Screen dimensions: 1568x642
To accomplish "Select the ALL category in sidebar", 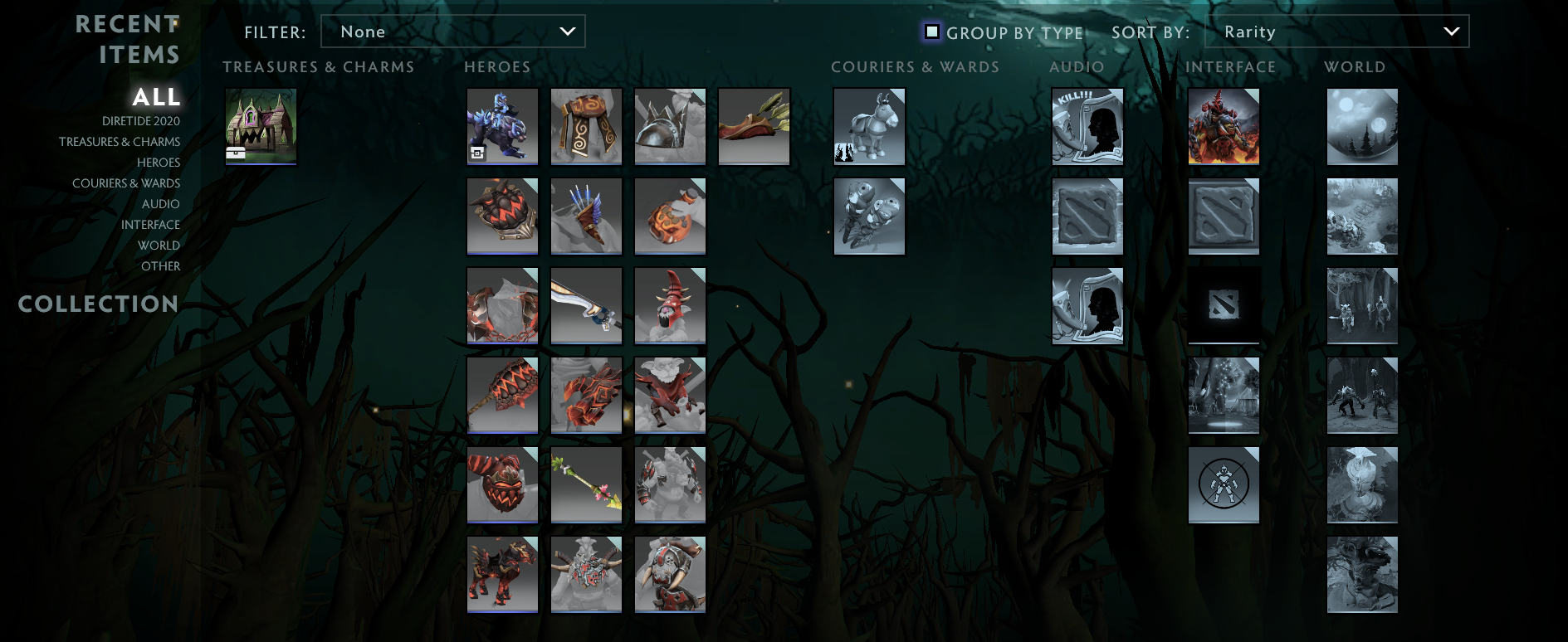I will click(155, 98).
